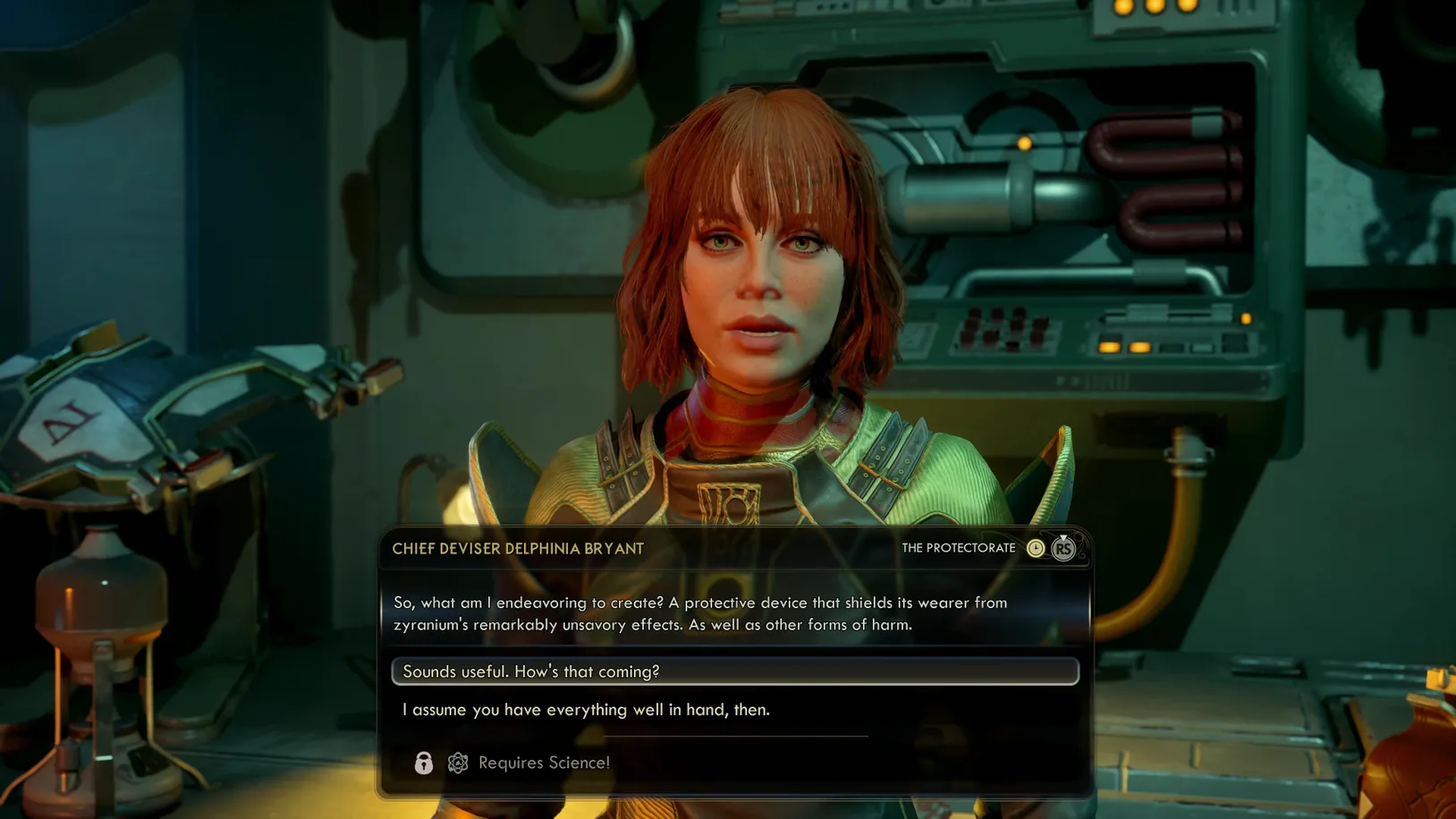Select "I assume you have everything well in hand"
The width and height of the screenshot is (1456, 819).
click(x=586, y=710)
